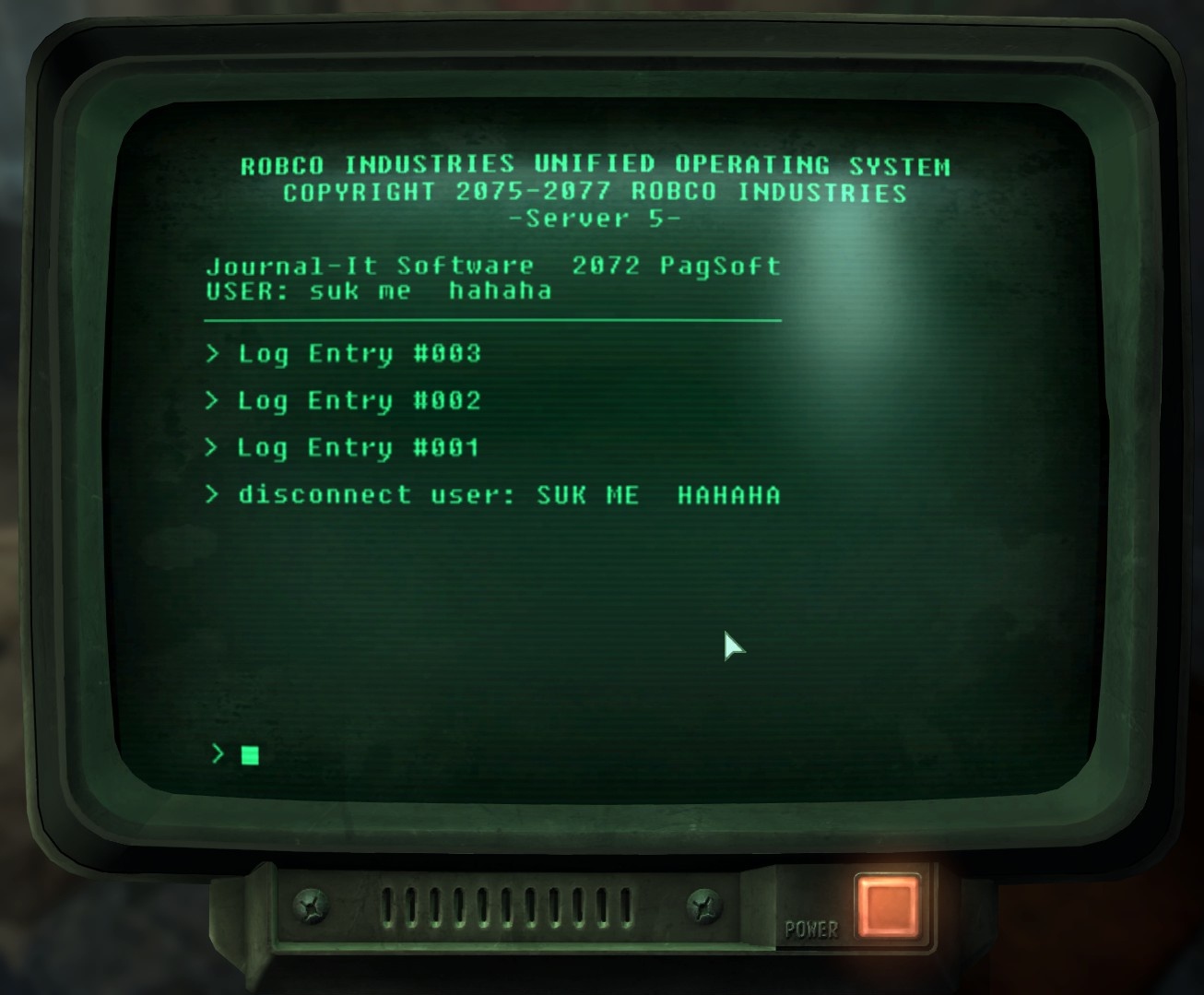Click the chevron beside Log Entry #002
The width and height of the screenshot is (1204, 995).
pyautogui.click(x=213, y=400)
